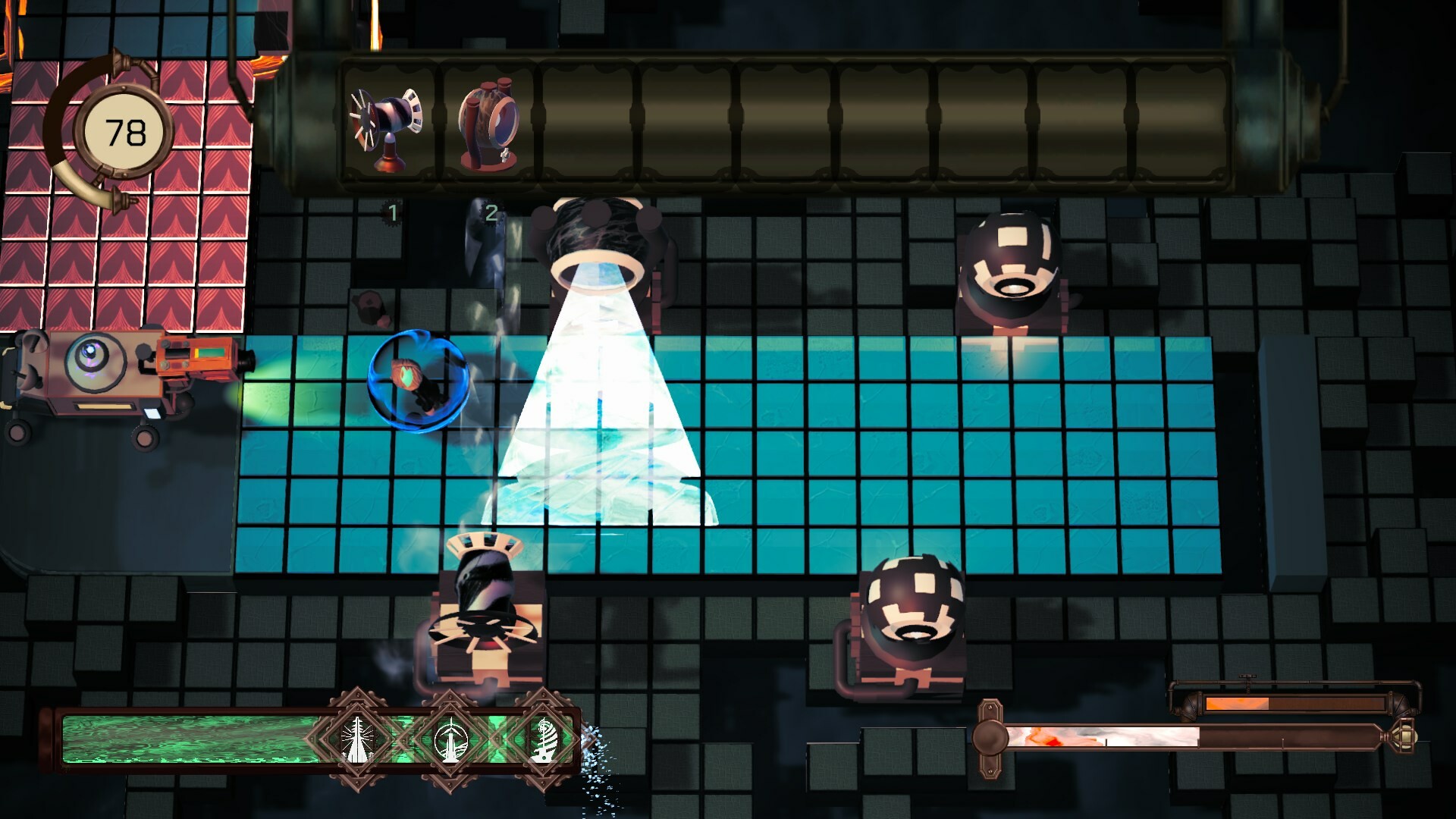Select the fan projector tower in slot 1
This screenshot has height=819, width=1456.
(x=387, y=125)
